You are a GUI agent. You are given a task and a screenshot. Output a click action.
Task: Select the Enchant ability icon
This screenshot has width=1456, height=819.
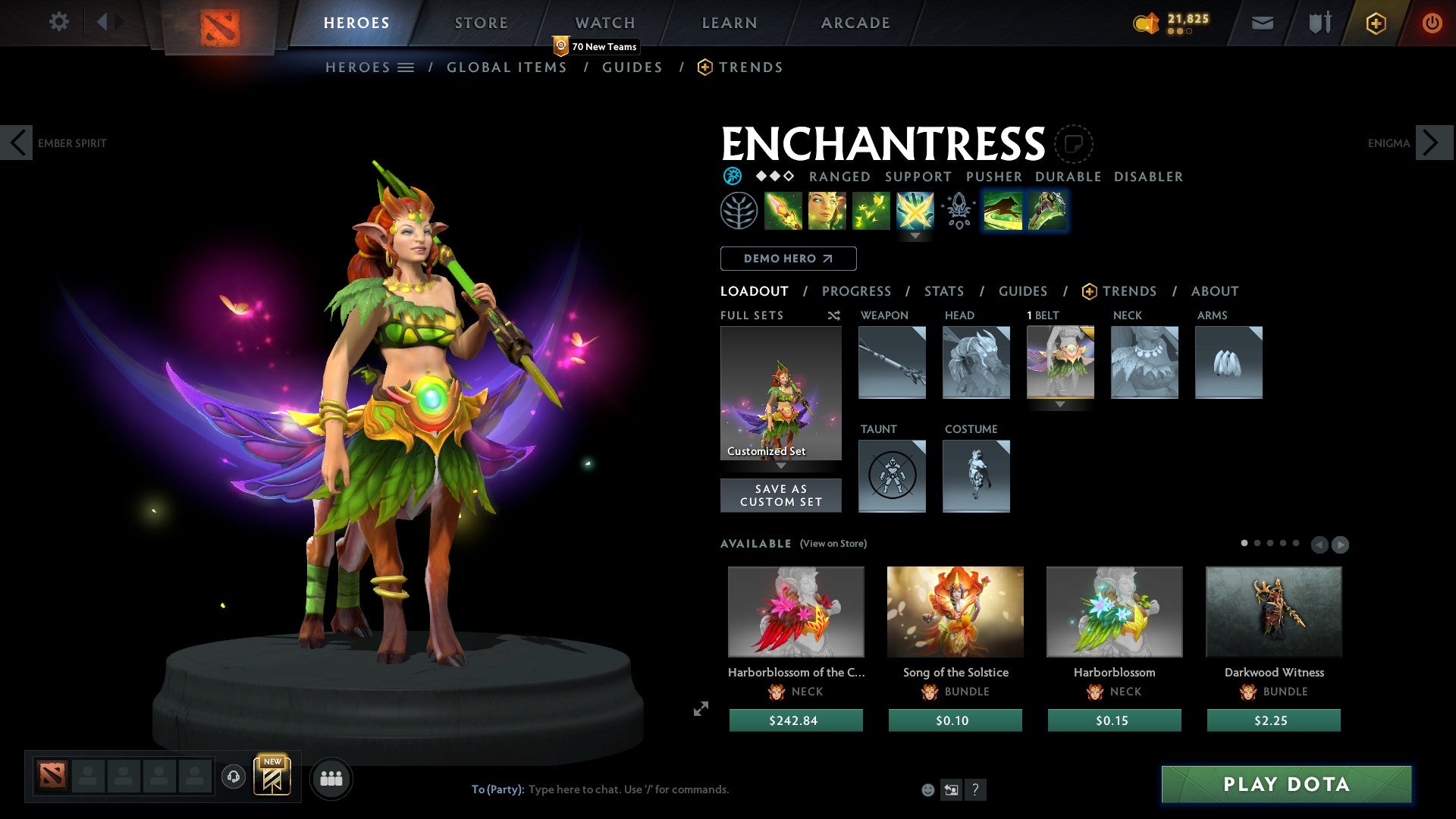tap(826, 211)
